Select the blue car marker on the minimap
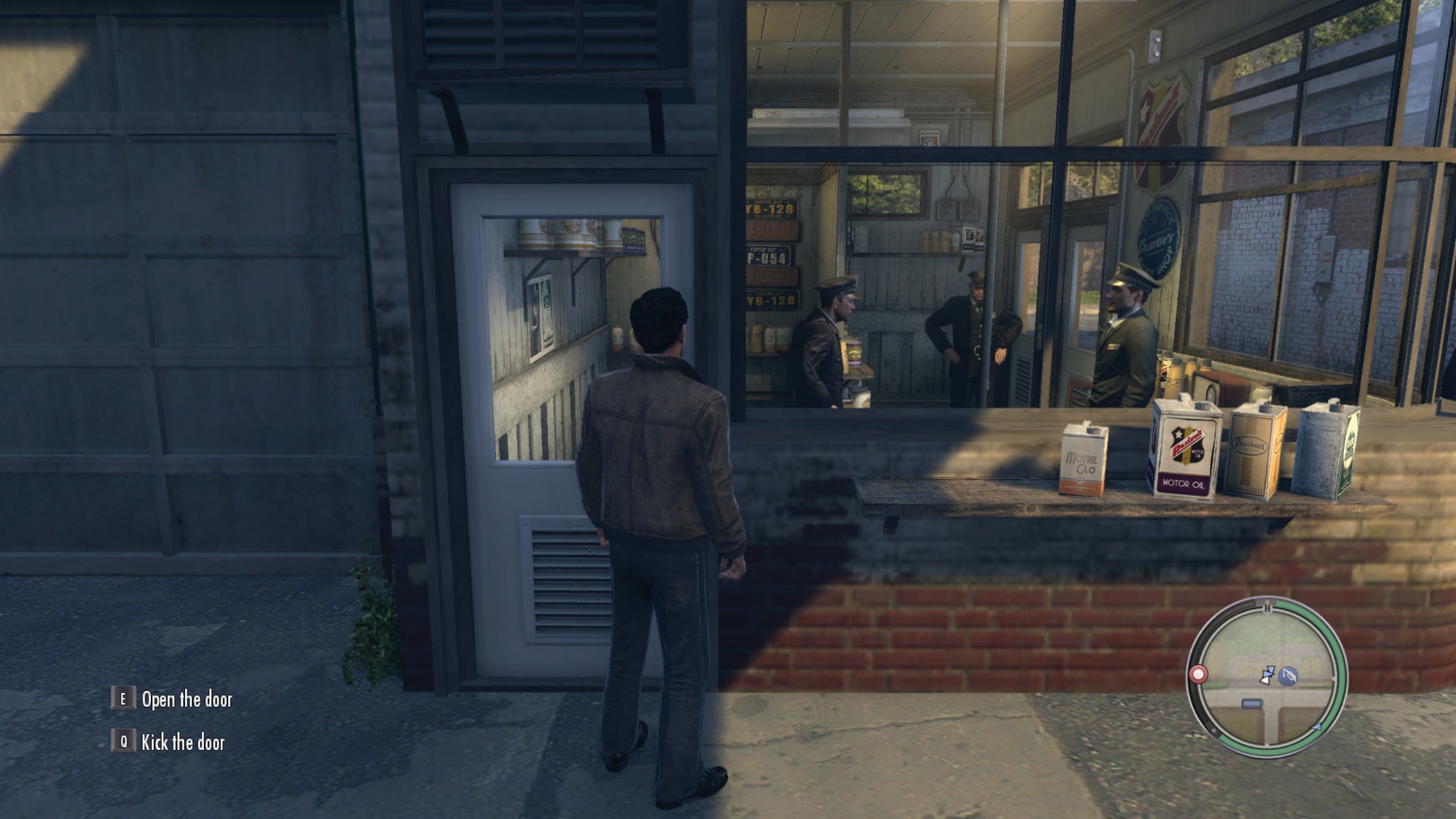This screenshot has height=819, width=1456. (x=1252, y=704)
